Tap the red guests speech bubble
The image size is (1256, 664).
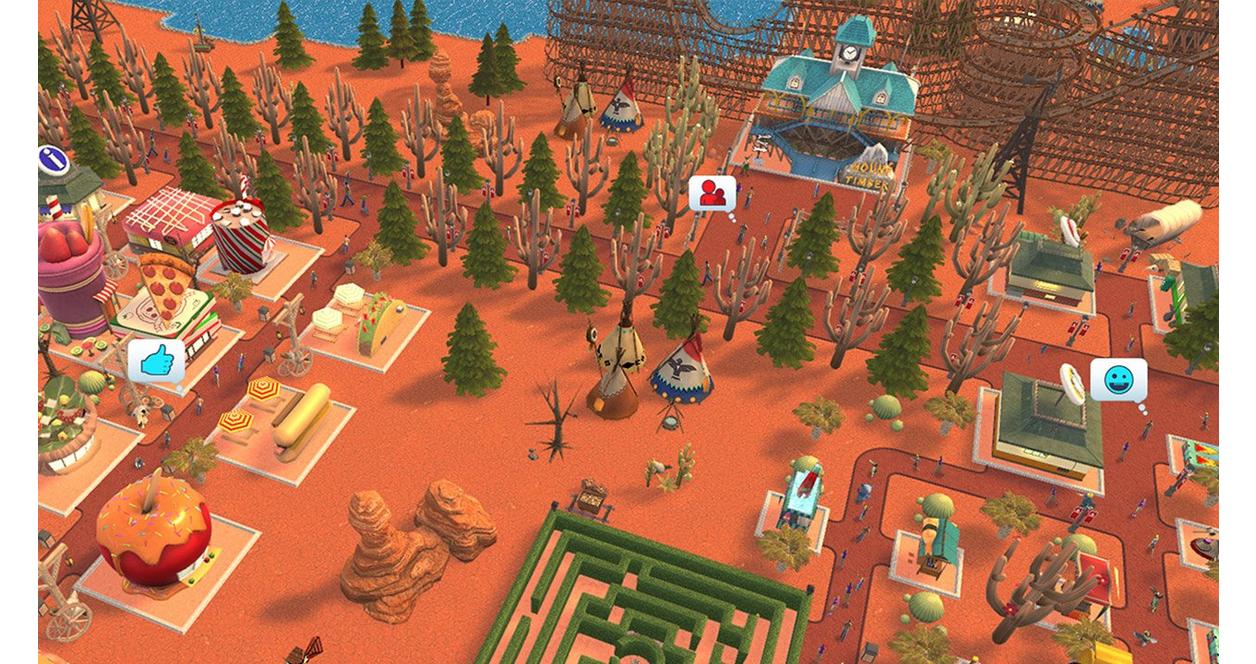pos(712,194)
